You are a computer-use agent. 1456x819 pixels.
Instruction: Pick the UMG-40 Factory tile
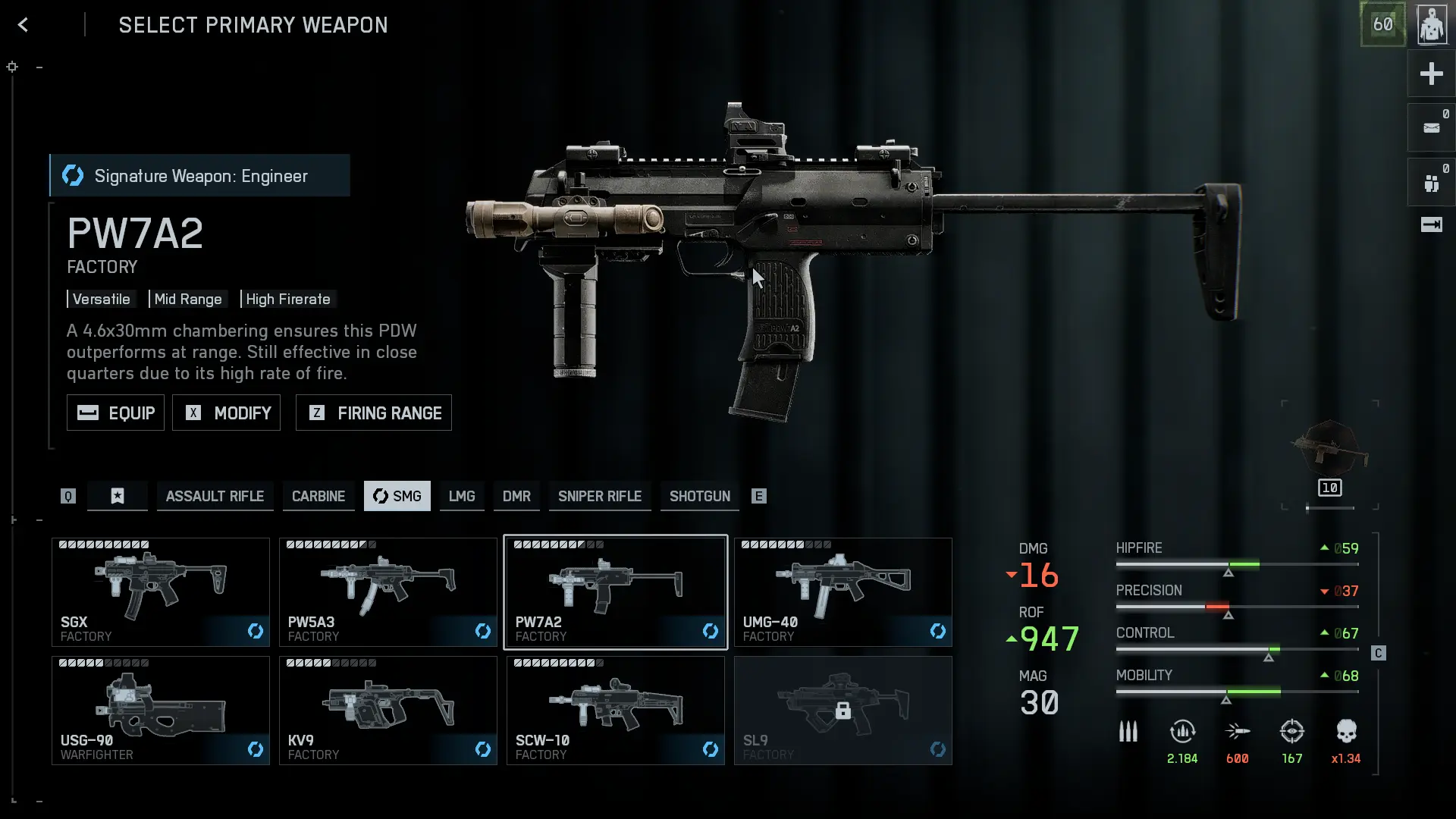(843, 592)
